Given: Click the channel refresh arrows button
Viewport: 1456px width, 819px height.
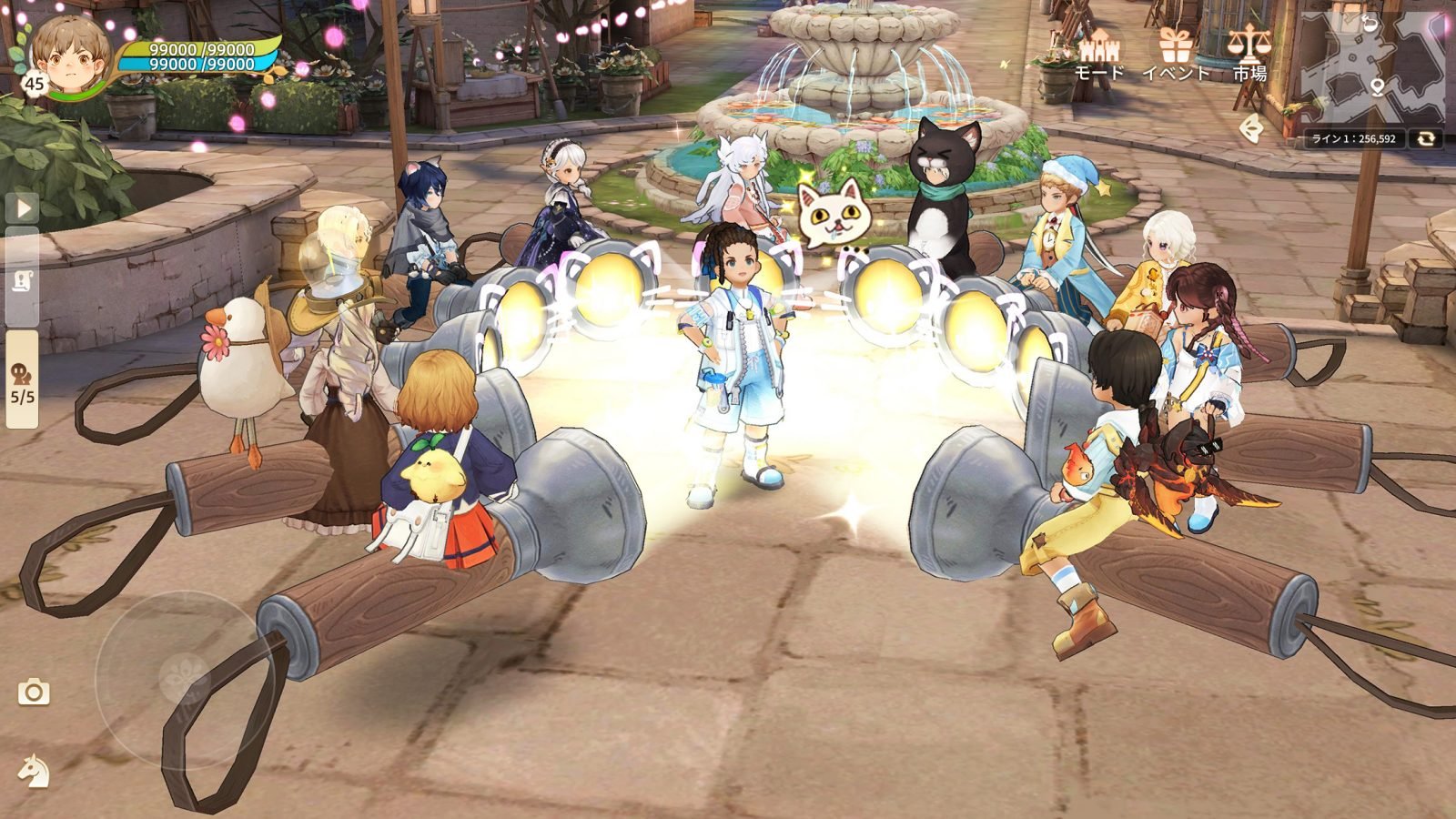Looking at the screenshot, I should (x=1426, y=138).
